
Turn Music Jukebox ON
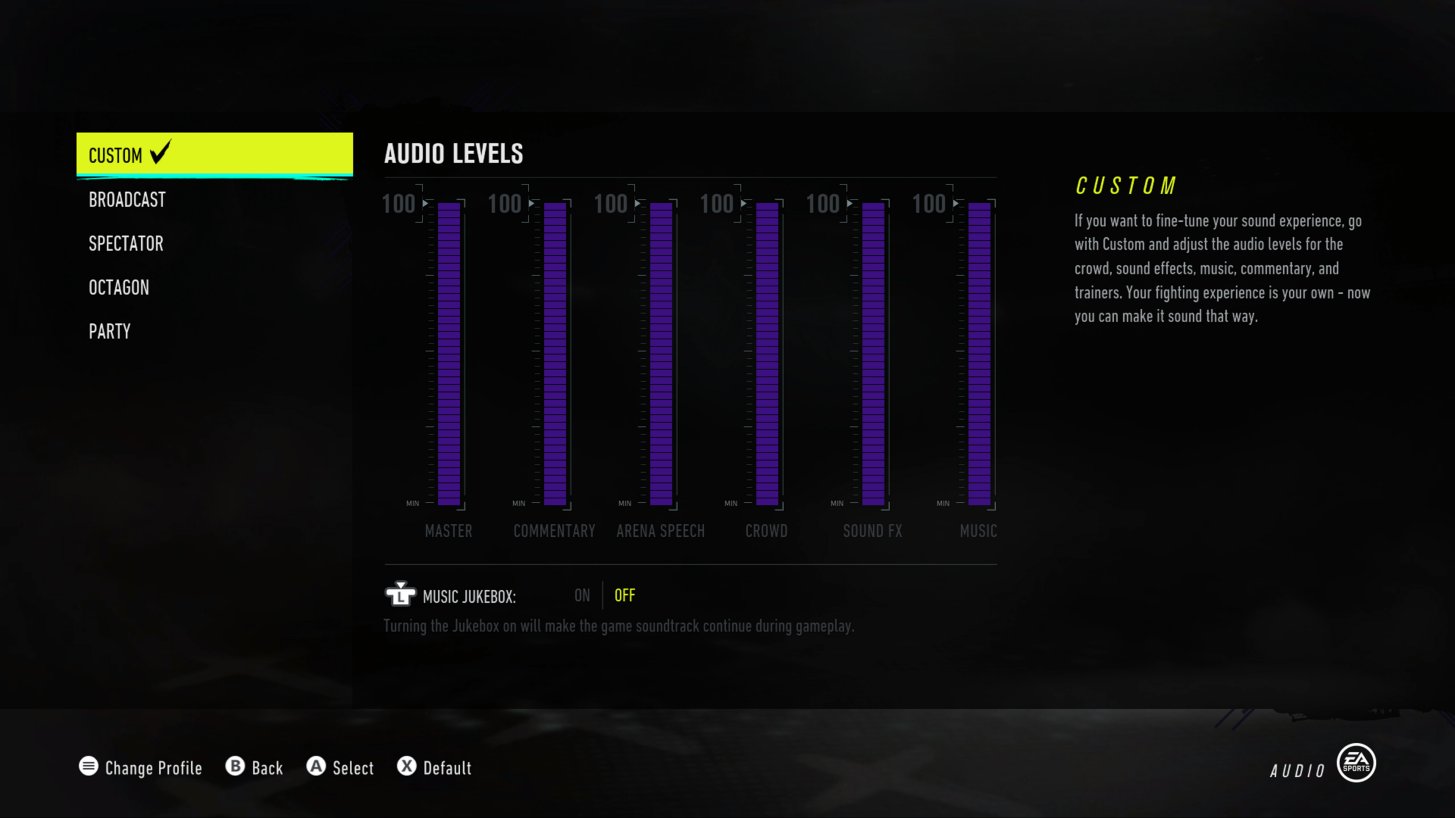coord(582,594)
